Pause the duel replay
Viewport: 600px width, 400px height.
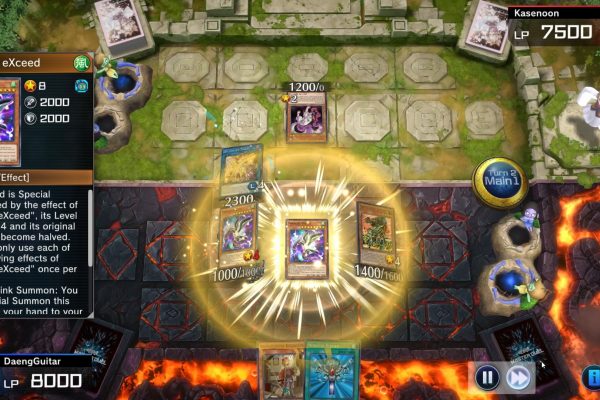click(x=486, y=377)
